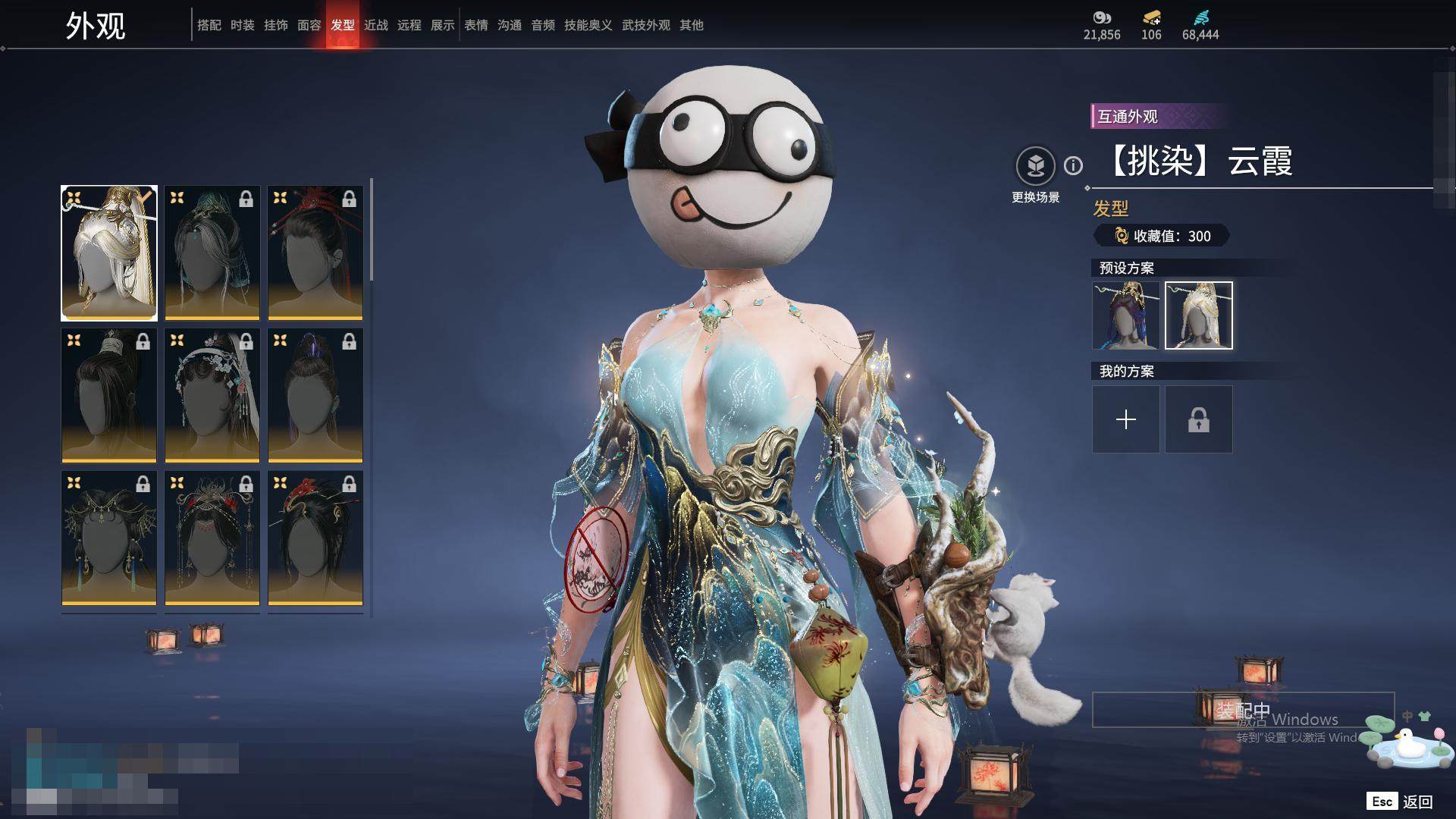
Task: Choose the white-gold hair preset scheme
Action: (1198, 315)
